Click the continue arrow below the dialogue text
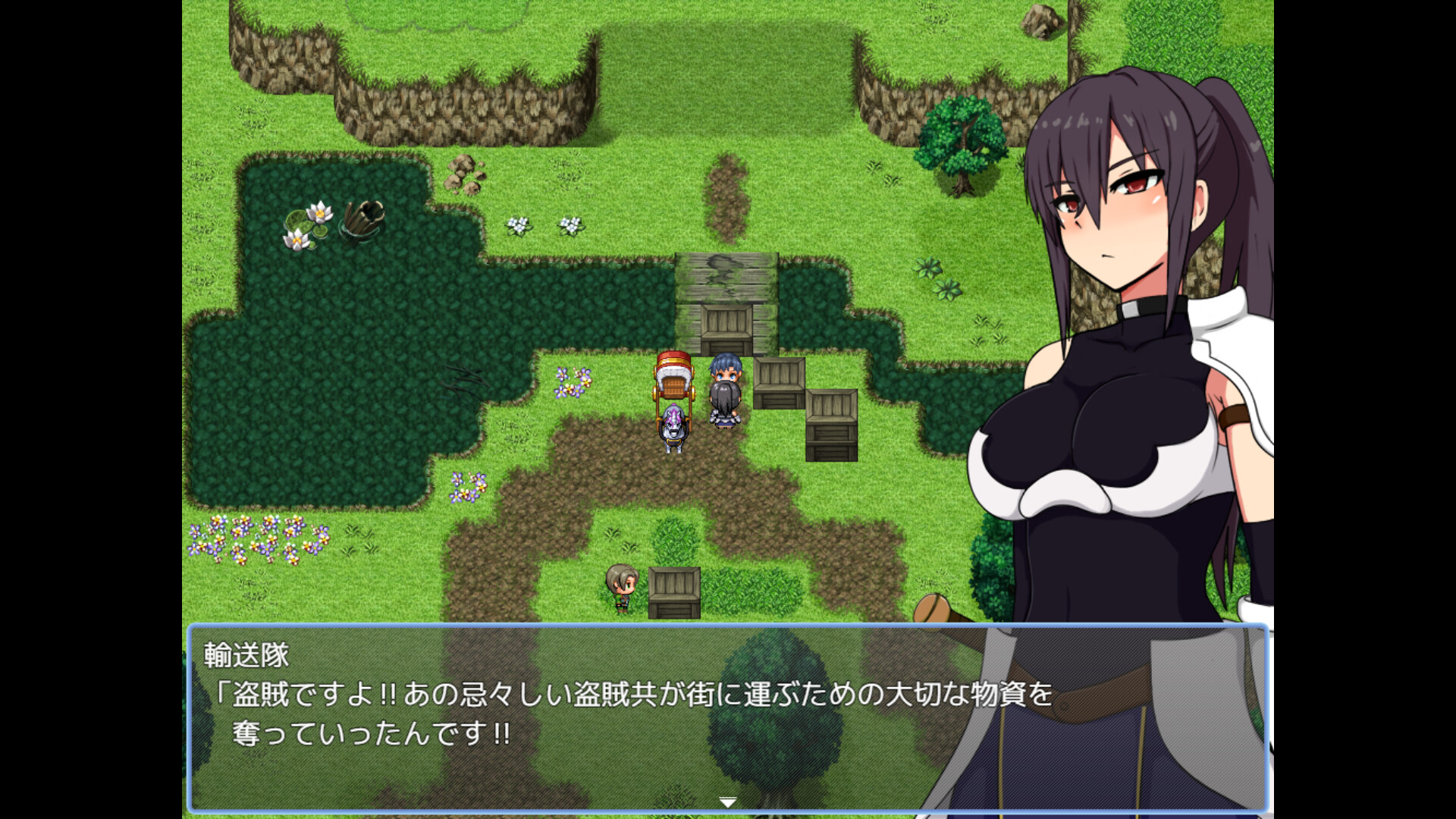This screenshot has height=819, width=1456. click(727, 799)
